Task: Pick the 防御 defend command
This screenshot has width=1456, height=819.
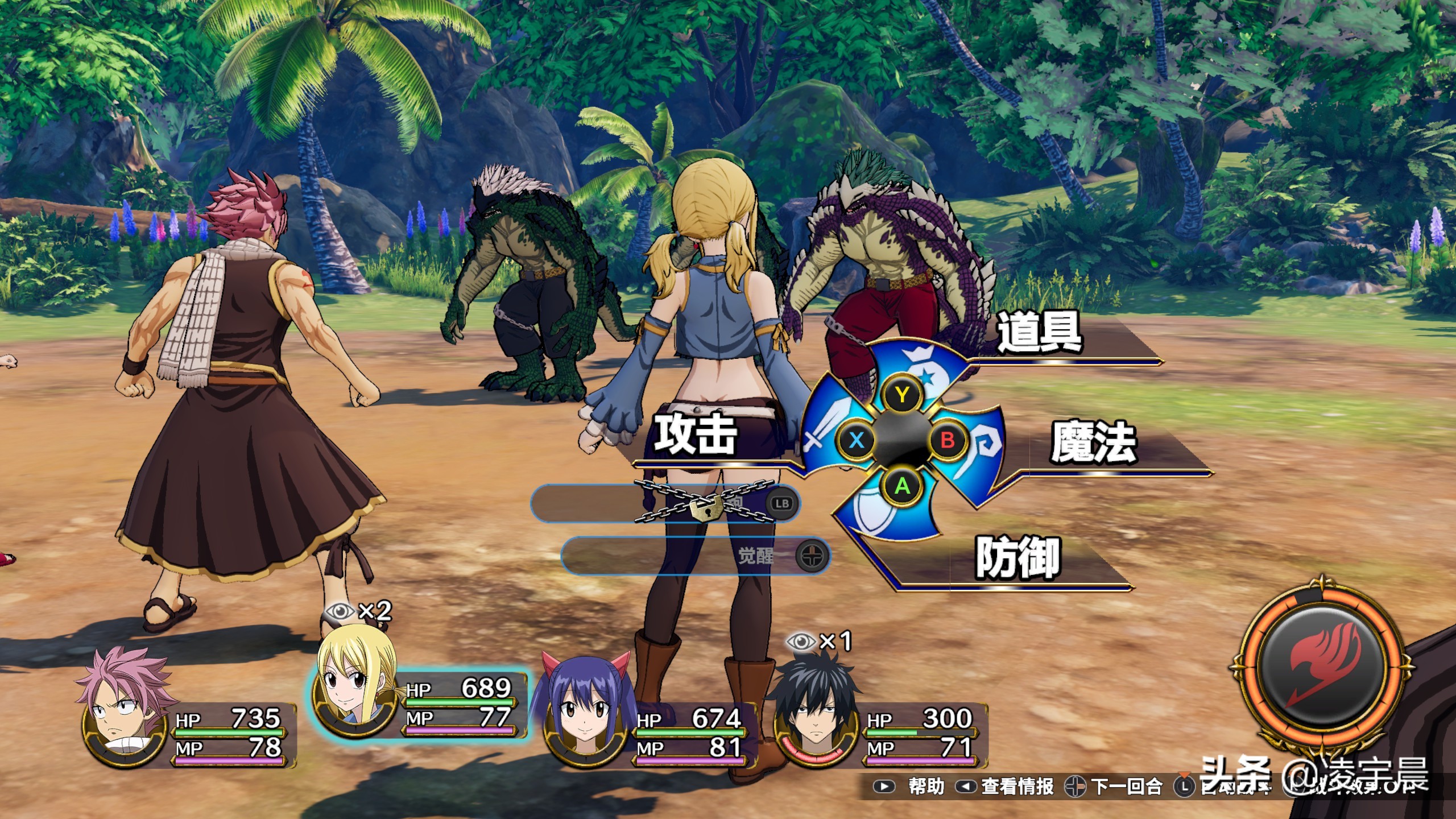Action: pyautogui.click(x=1018, y=558)
